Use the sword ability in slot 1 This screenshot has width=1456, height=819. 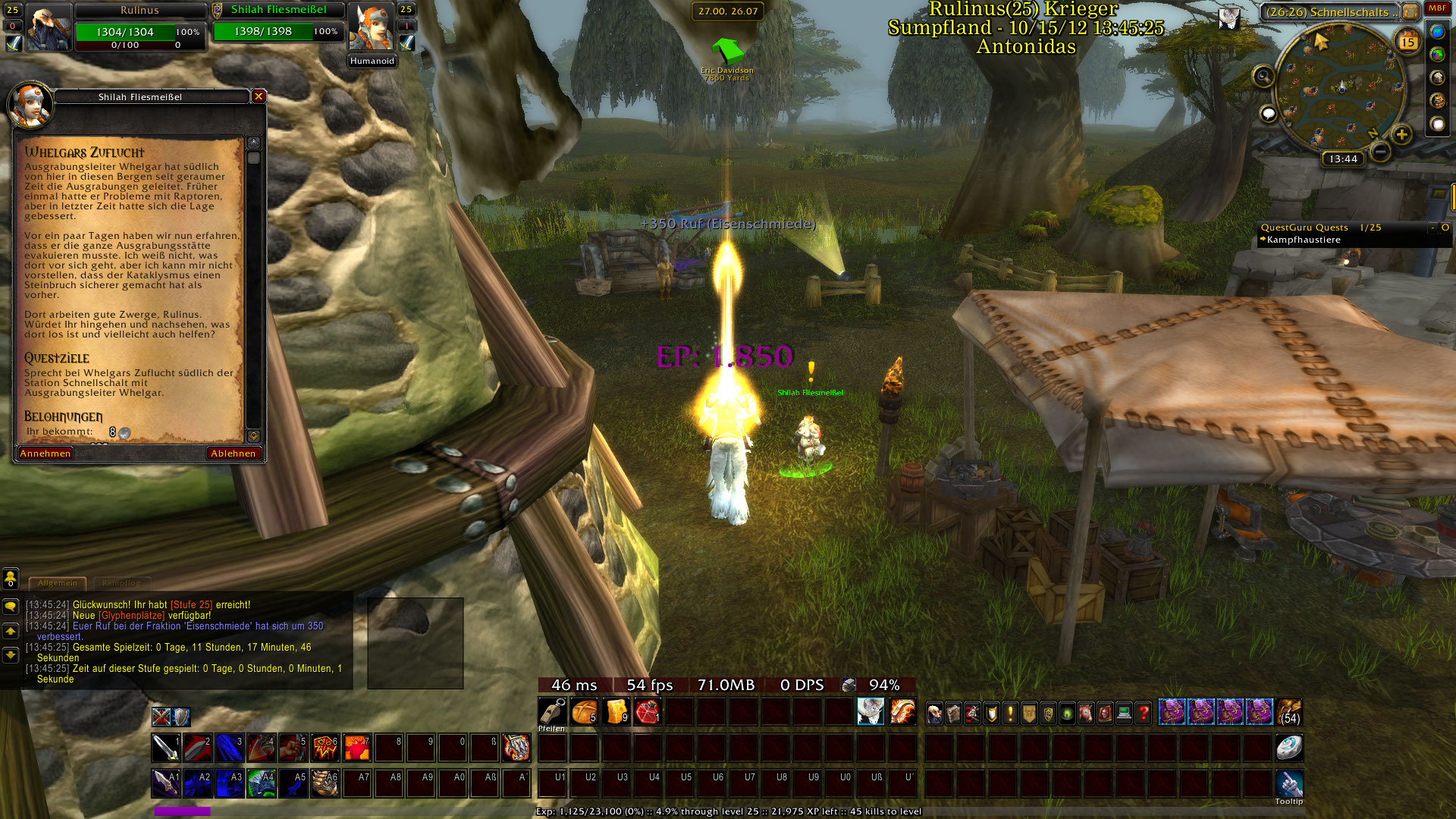[x=165, y=748]
